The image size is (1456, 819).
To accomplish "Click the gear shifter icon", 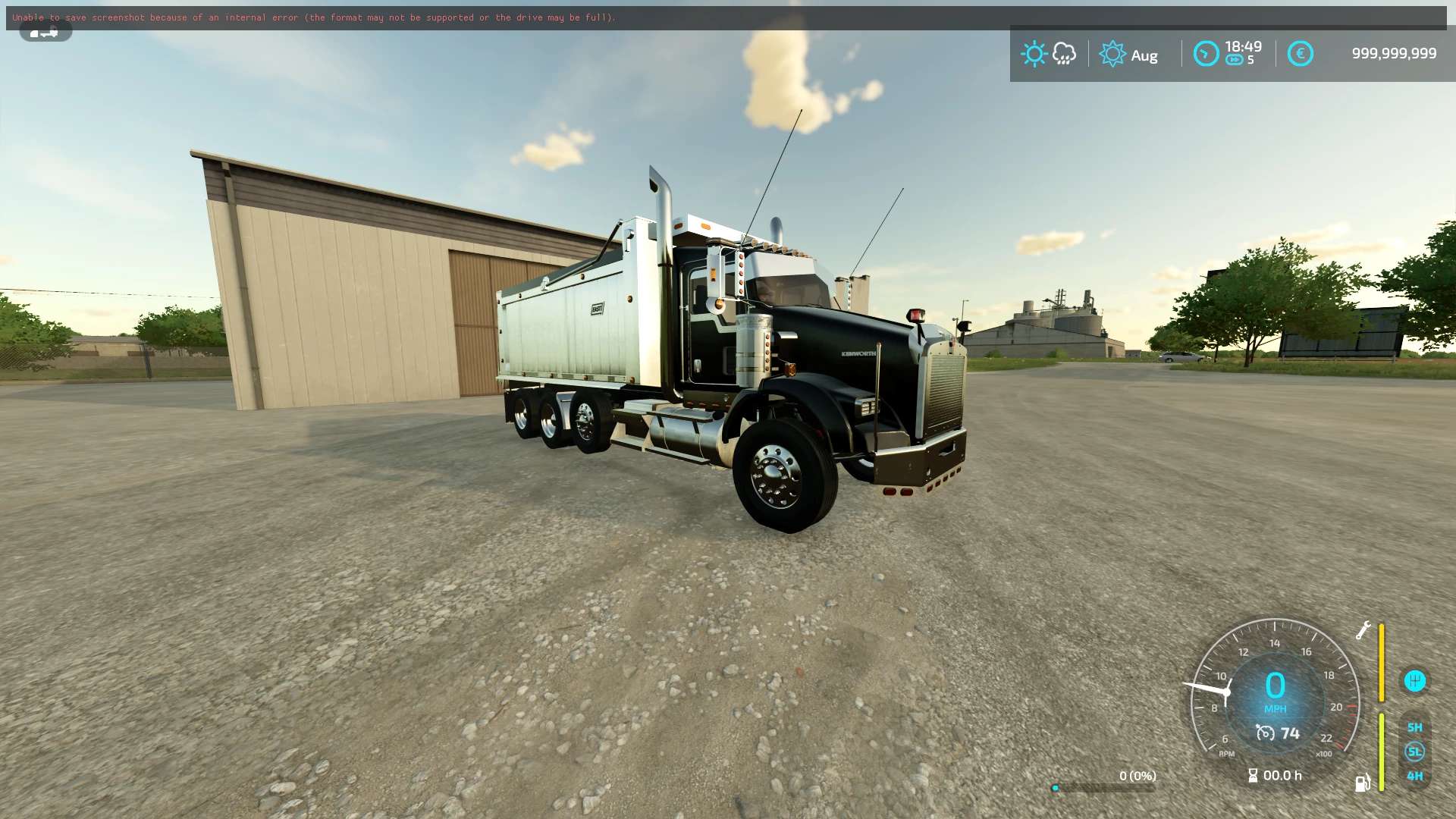I will [1414, 681].
